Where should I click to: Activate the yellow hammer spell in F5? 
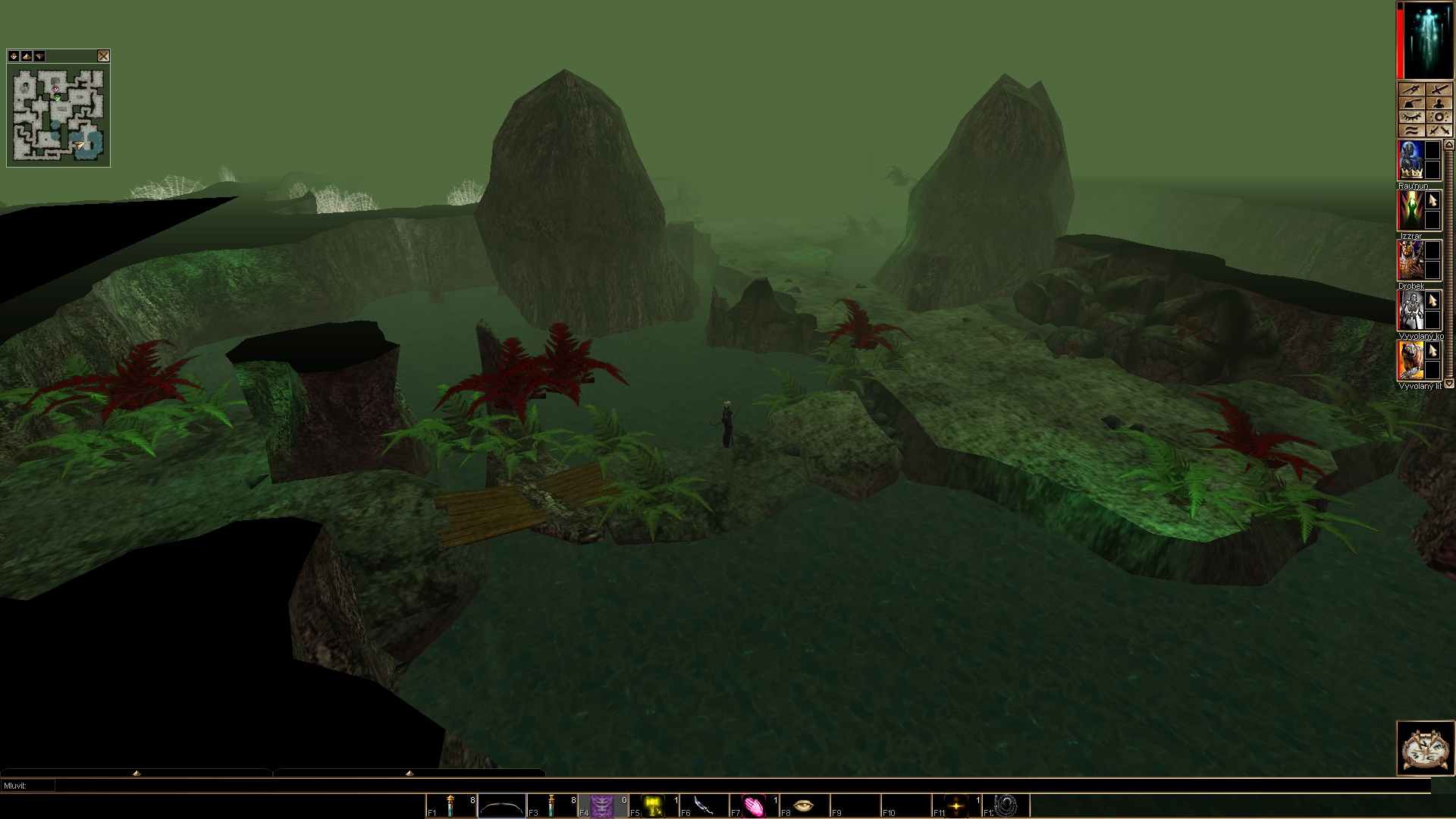point(653,805)
